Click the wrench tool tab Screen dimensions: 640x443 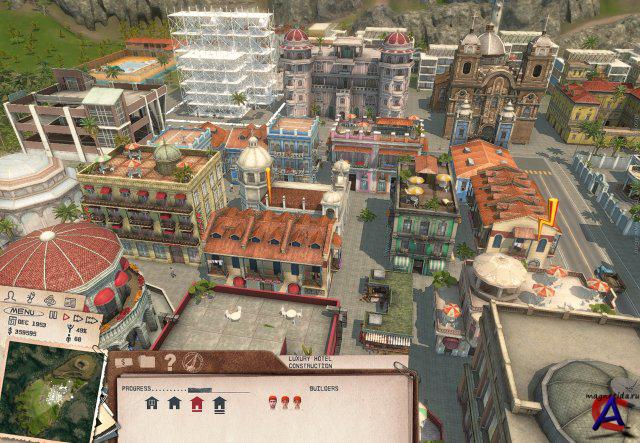tap(29, 299)
